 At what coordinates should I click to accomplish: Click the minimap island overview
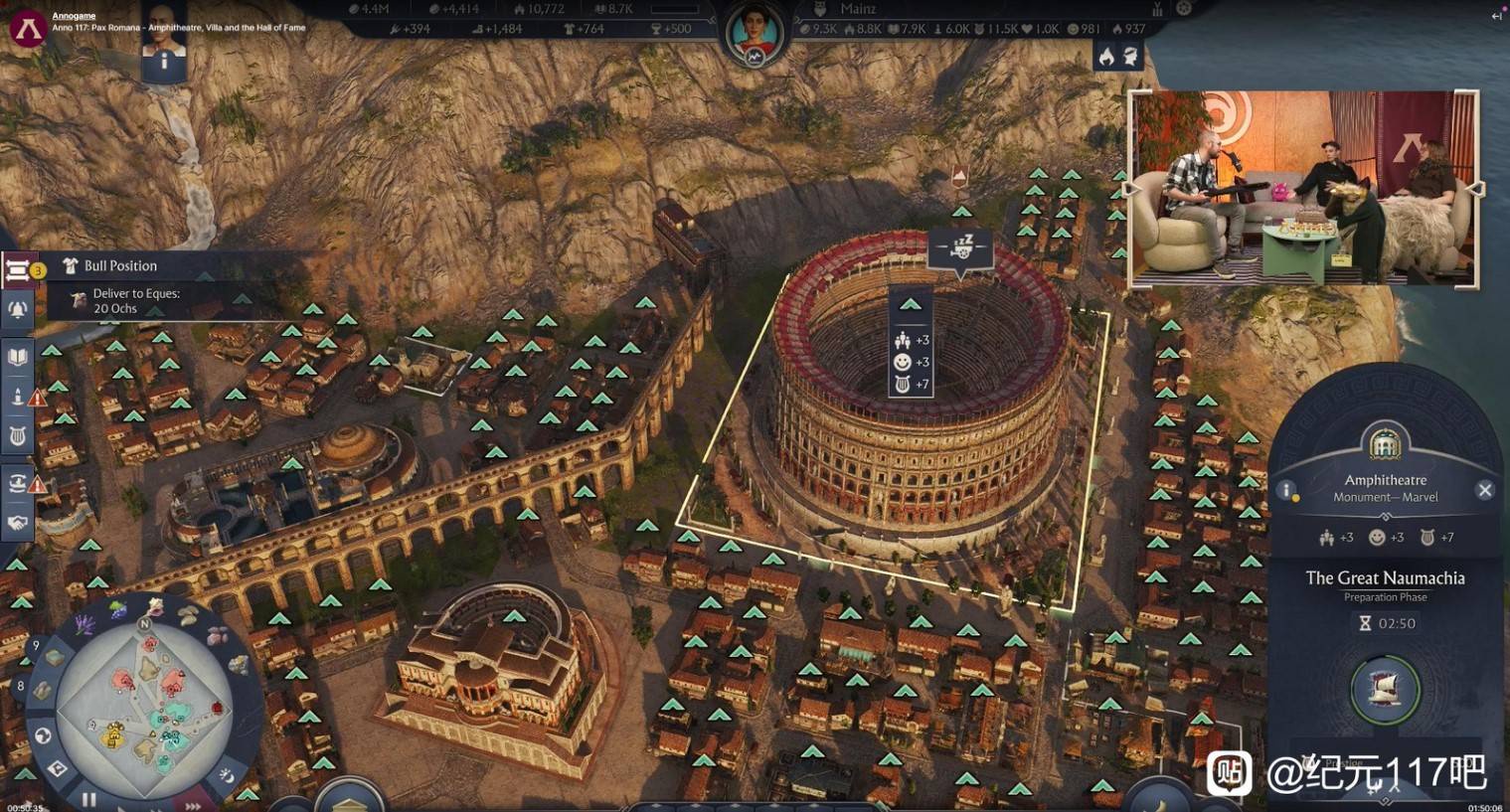click(x=147, y=706)
